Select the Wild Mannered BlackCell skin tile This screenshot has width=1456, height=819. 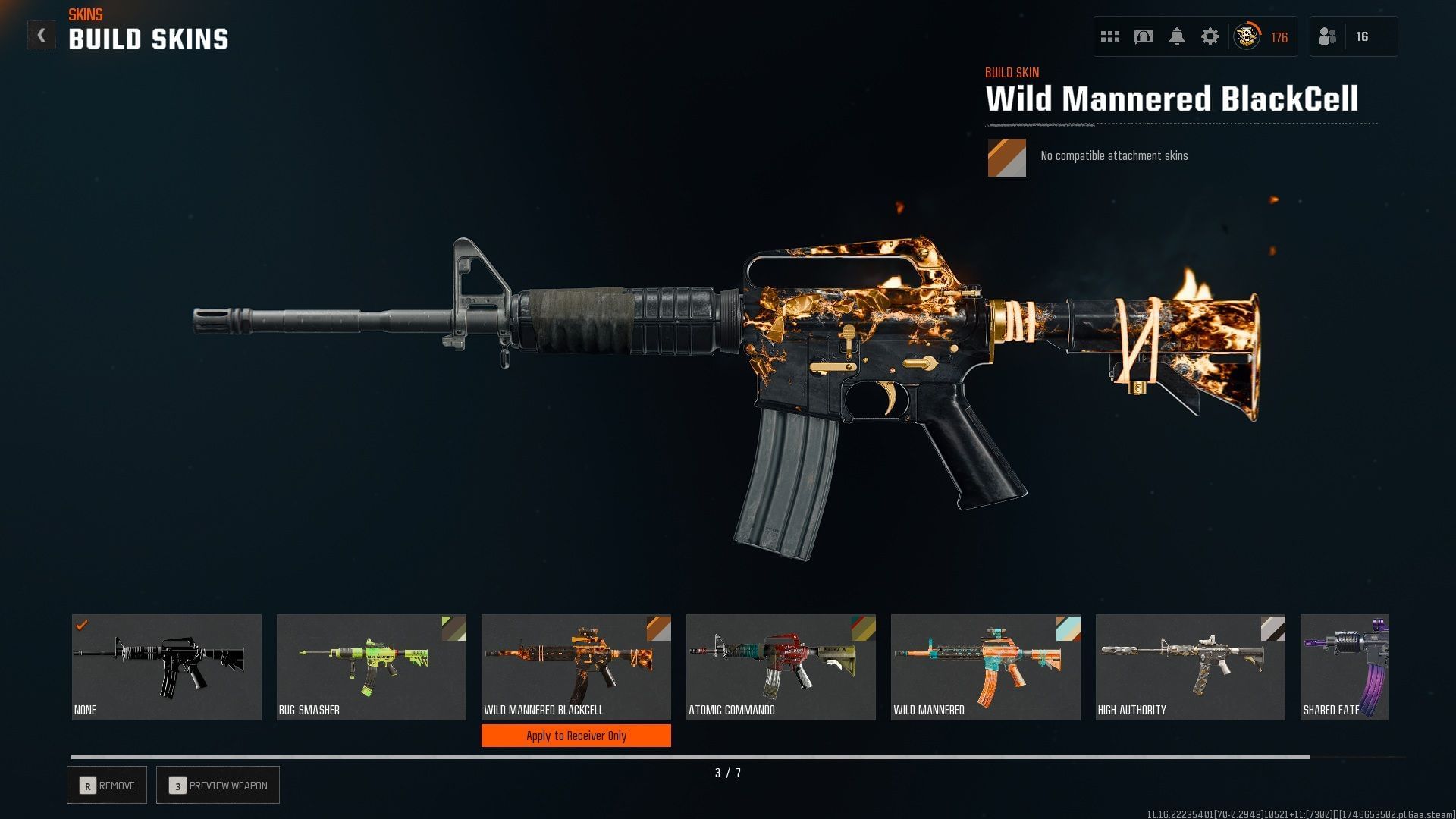[576, 667]
